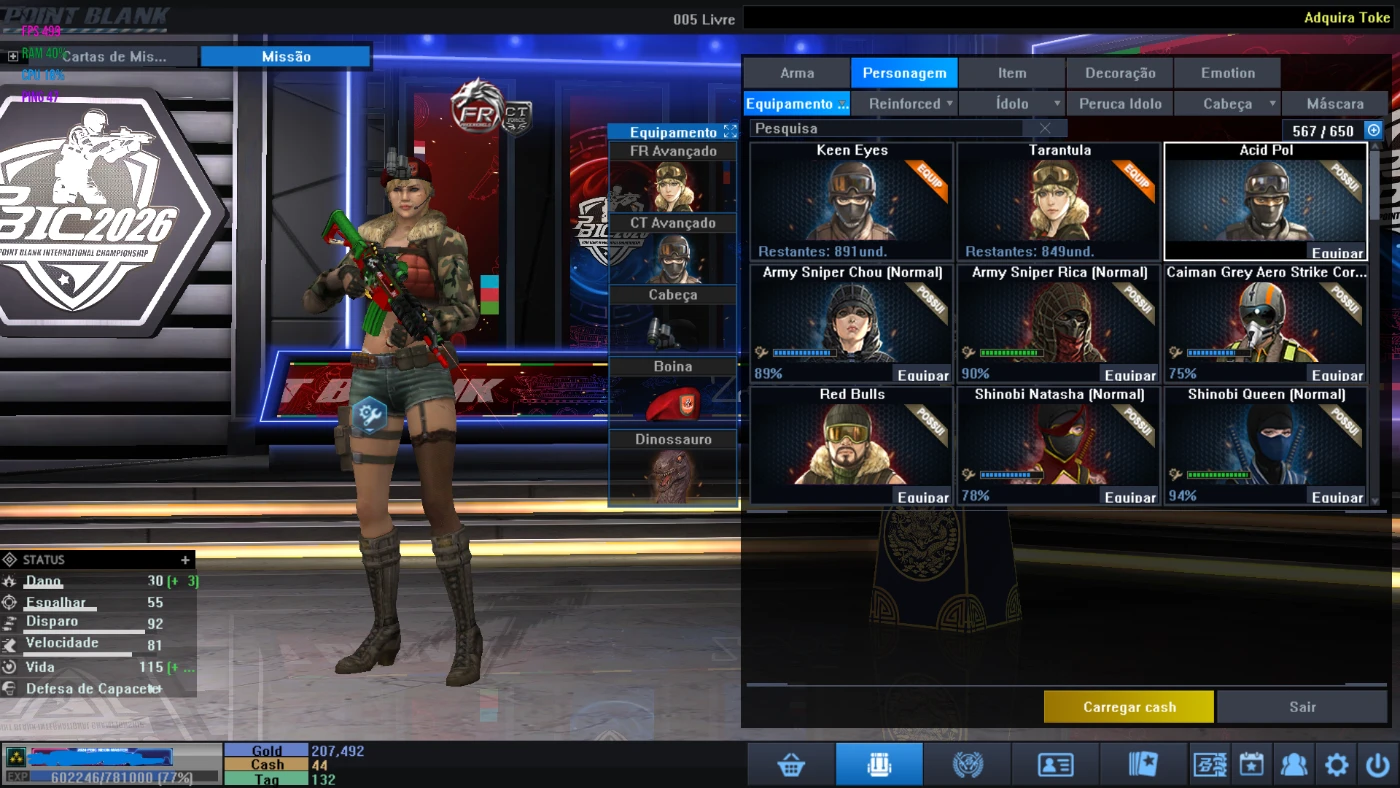This screenshot has height=788, width=1400.
Task: Open the Reinforced dropdown filter
Action: pyautogui.click(x=904, y=104)
